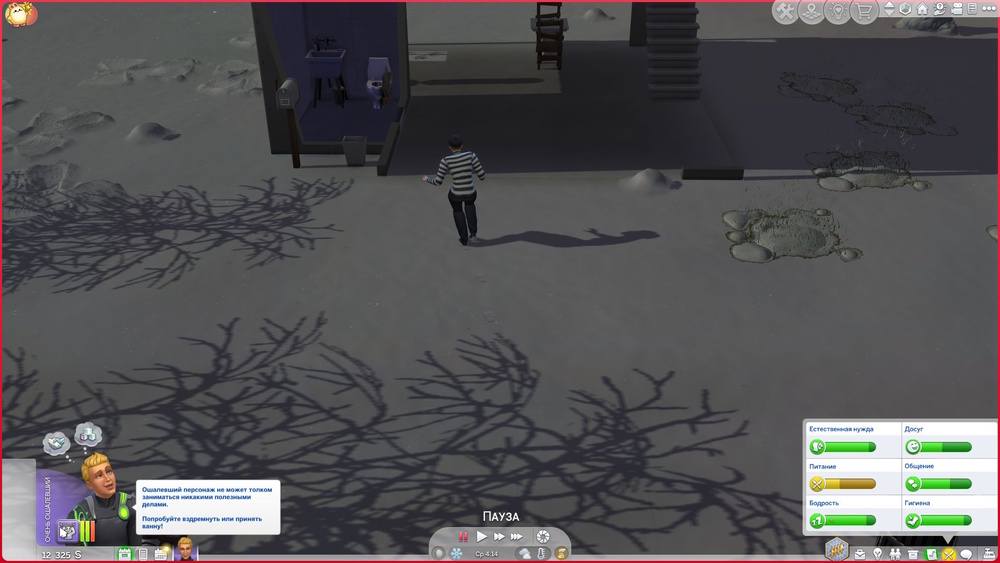Open the world map travel button

[x=812, y=11]
